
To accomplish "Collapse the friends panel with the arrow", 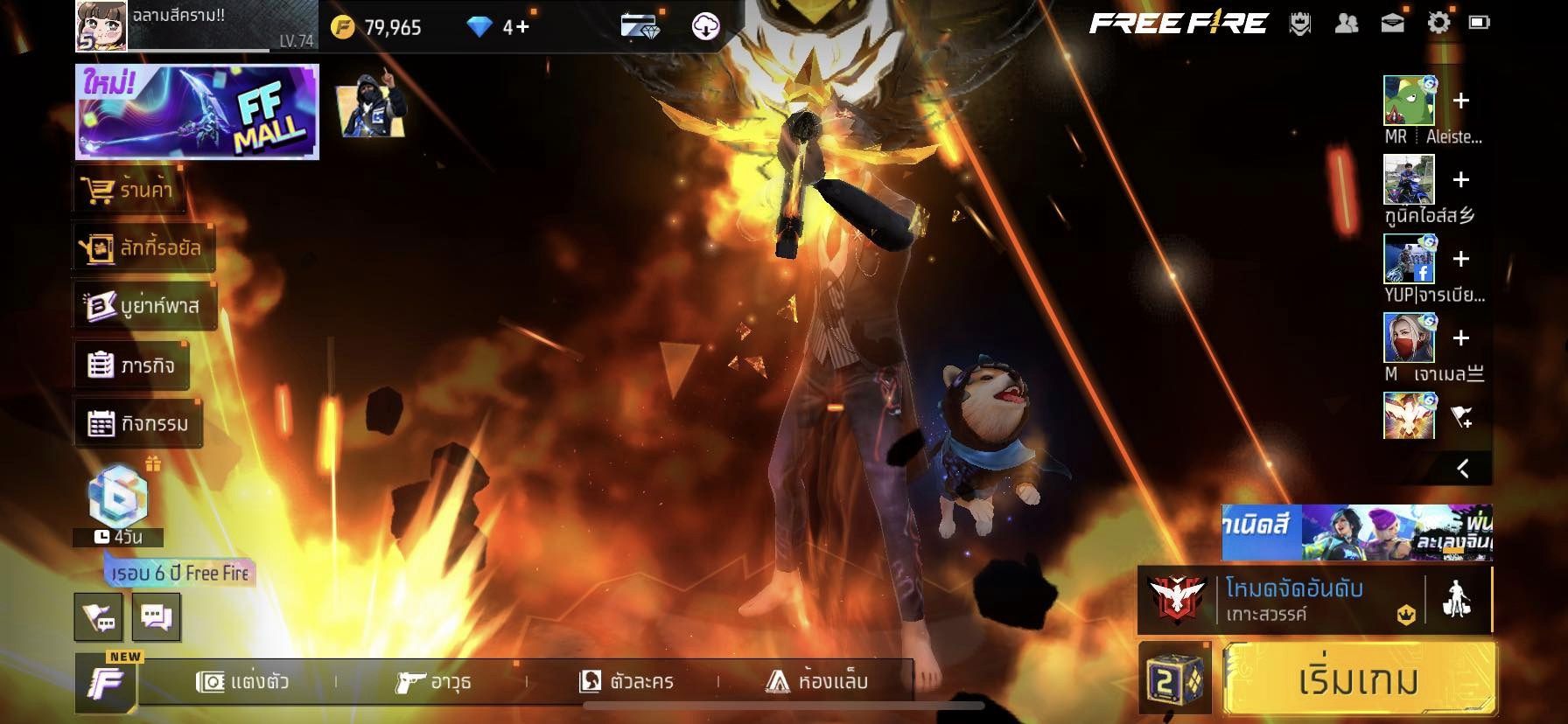I will pos(1462,469).
